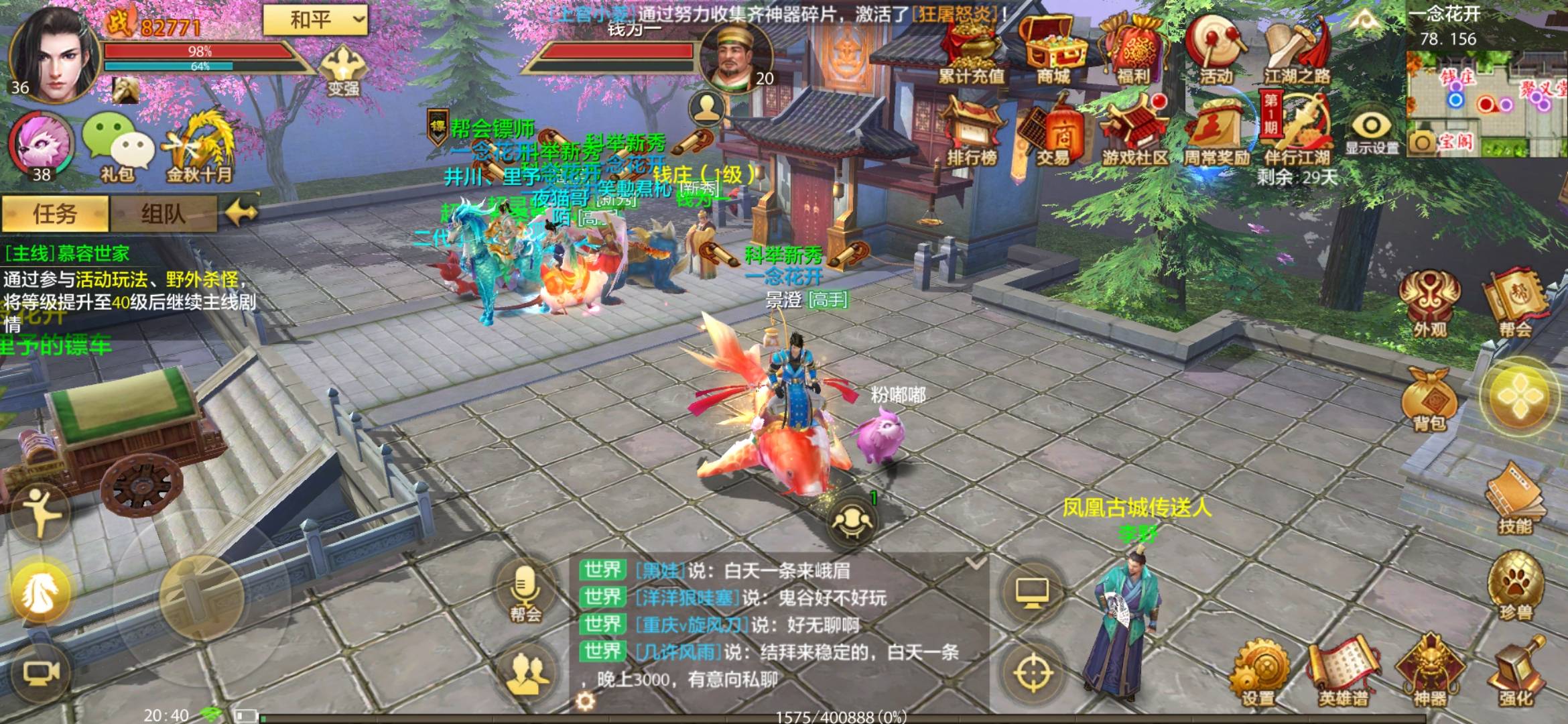Open the 技能 skills book
The image size is (1568, 724).
1514,503
